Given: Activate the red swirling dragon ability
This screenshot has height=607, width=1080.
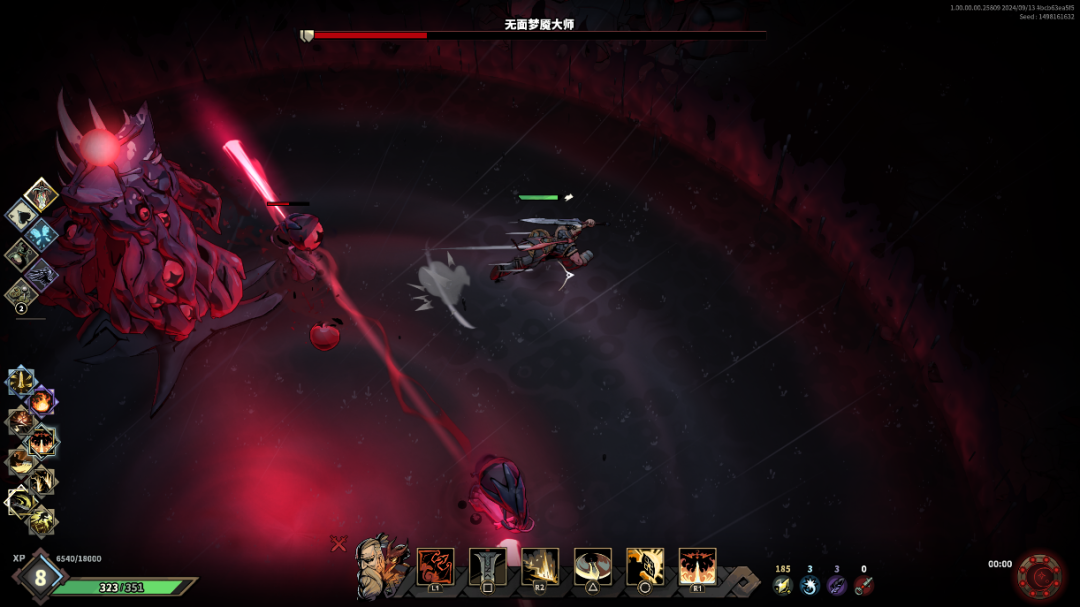Looking at the screenshot, I should click(x=435, y=566).
